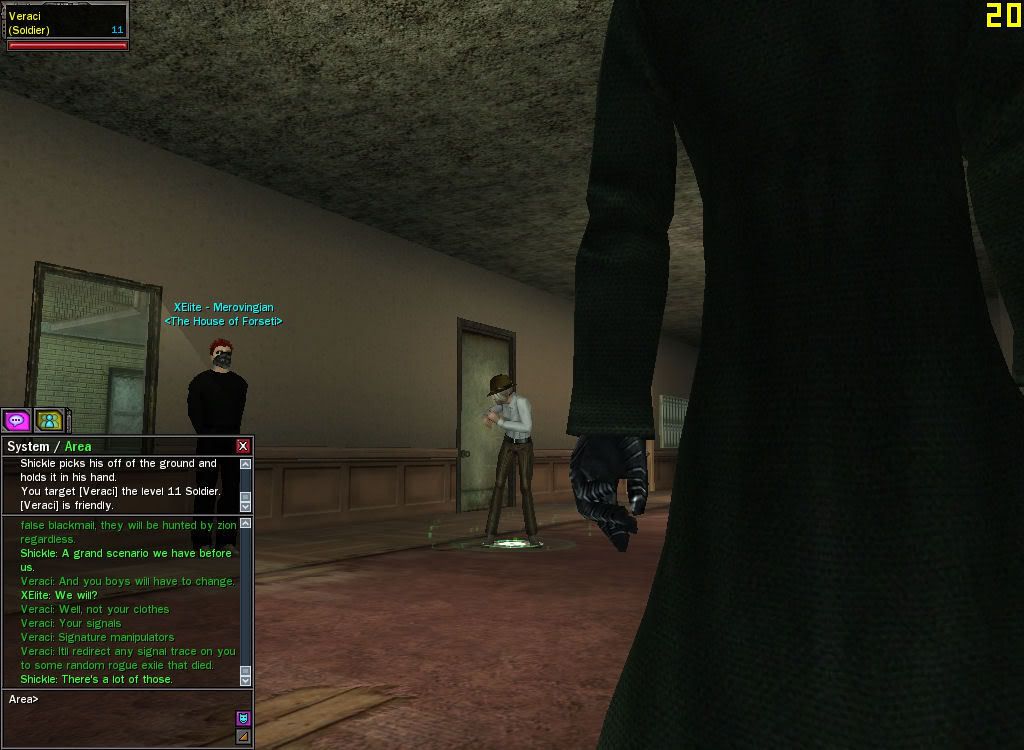Viewport: 1024px width, 750px height.
Task: Select the System channel label in chat header
Action: pos(28,447)
